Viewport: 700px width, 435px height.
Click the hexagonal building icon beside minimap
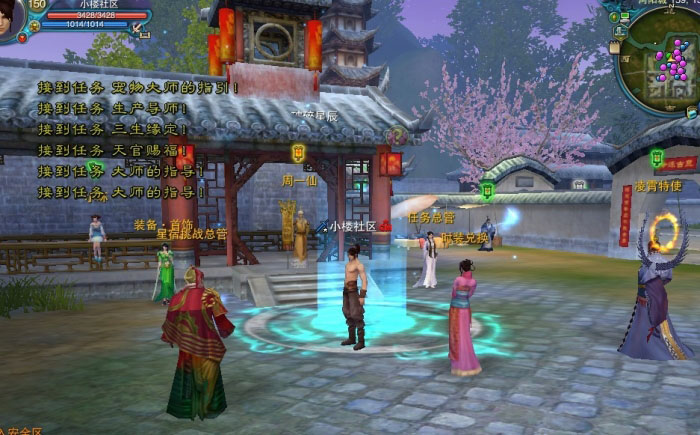click(x=620, y=31)
